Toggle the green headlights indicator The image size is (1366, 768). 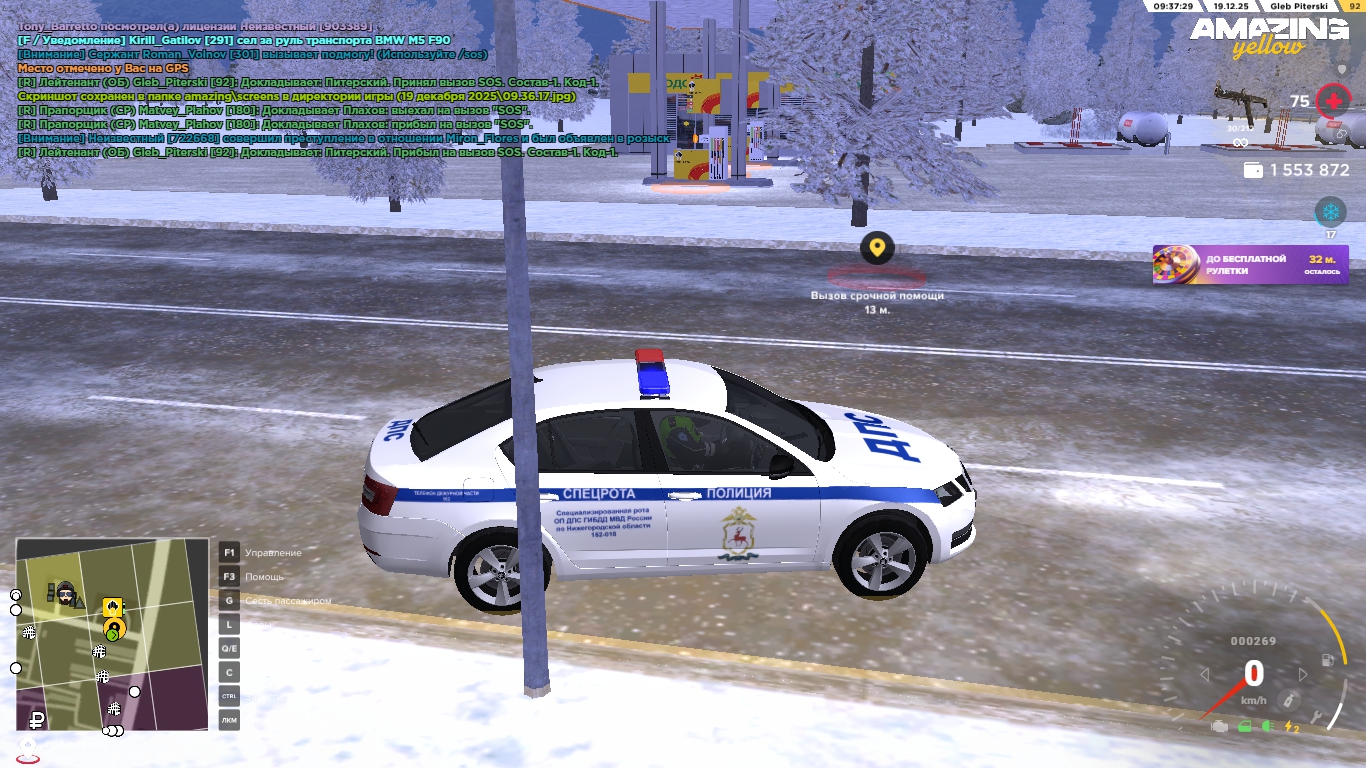[1267, 727]
